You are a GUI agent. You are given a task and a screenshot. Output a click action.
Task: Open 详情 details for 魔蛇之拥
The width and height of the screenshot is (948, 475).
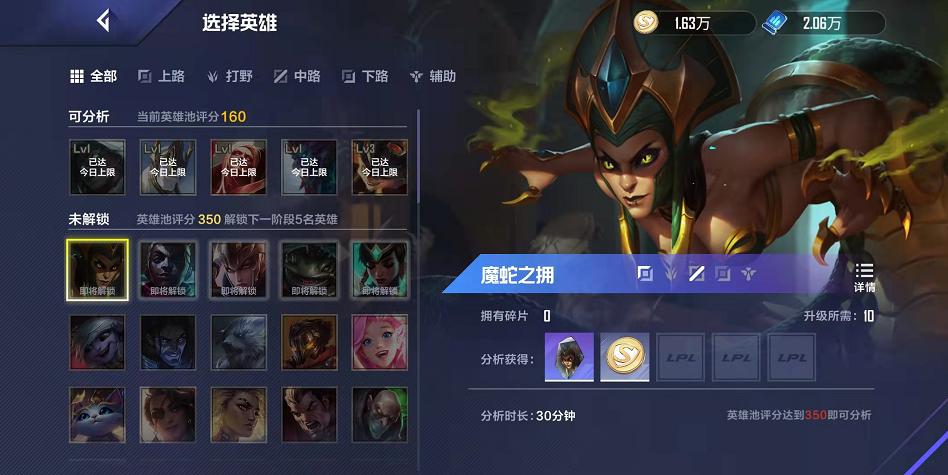pos(864,276)
